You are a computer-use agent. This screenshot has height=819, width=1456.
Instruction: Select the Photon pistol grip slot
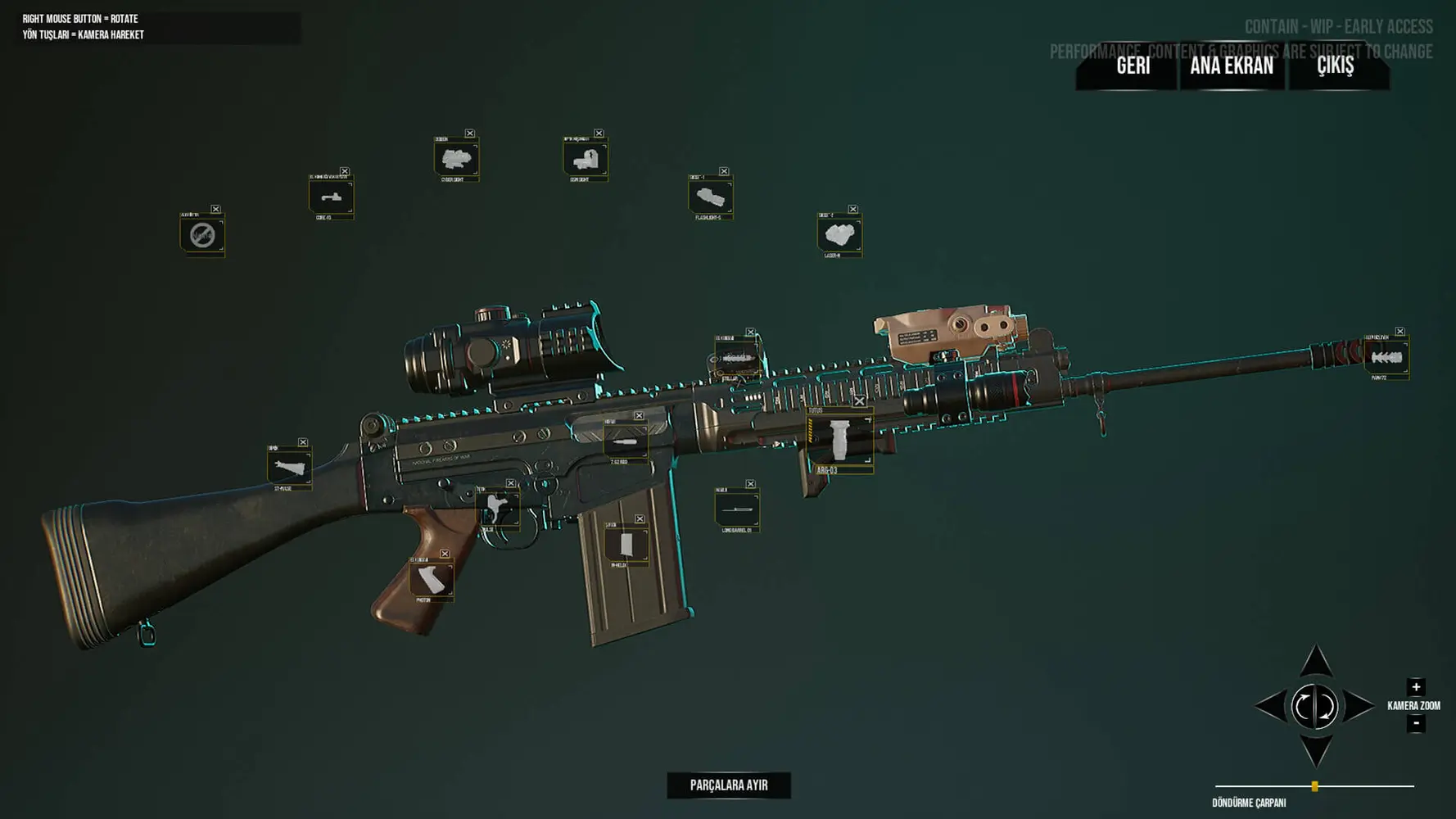[x=431, y=580]
